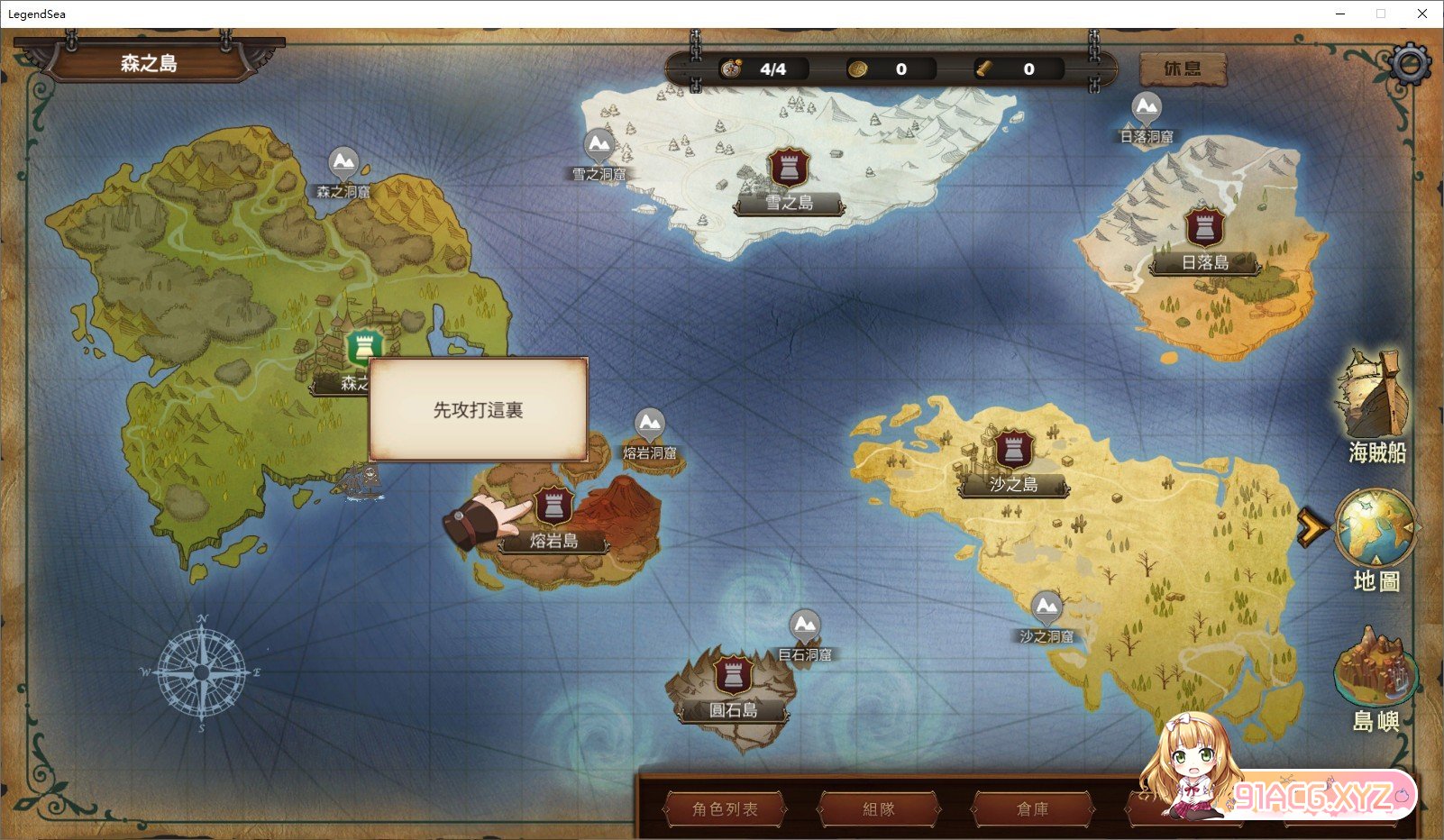Open the 島嶼 island view
Screen dimensions: 1444x840
(1375, 679)
